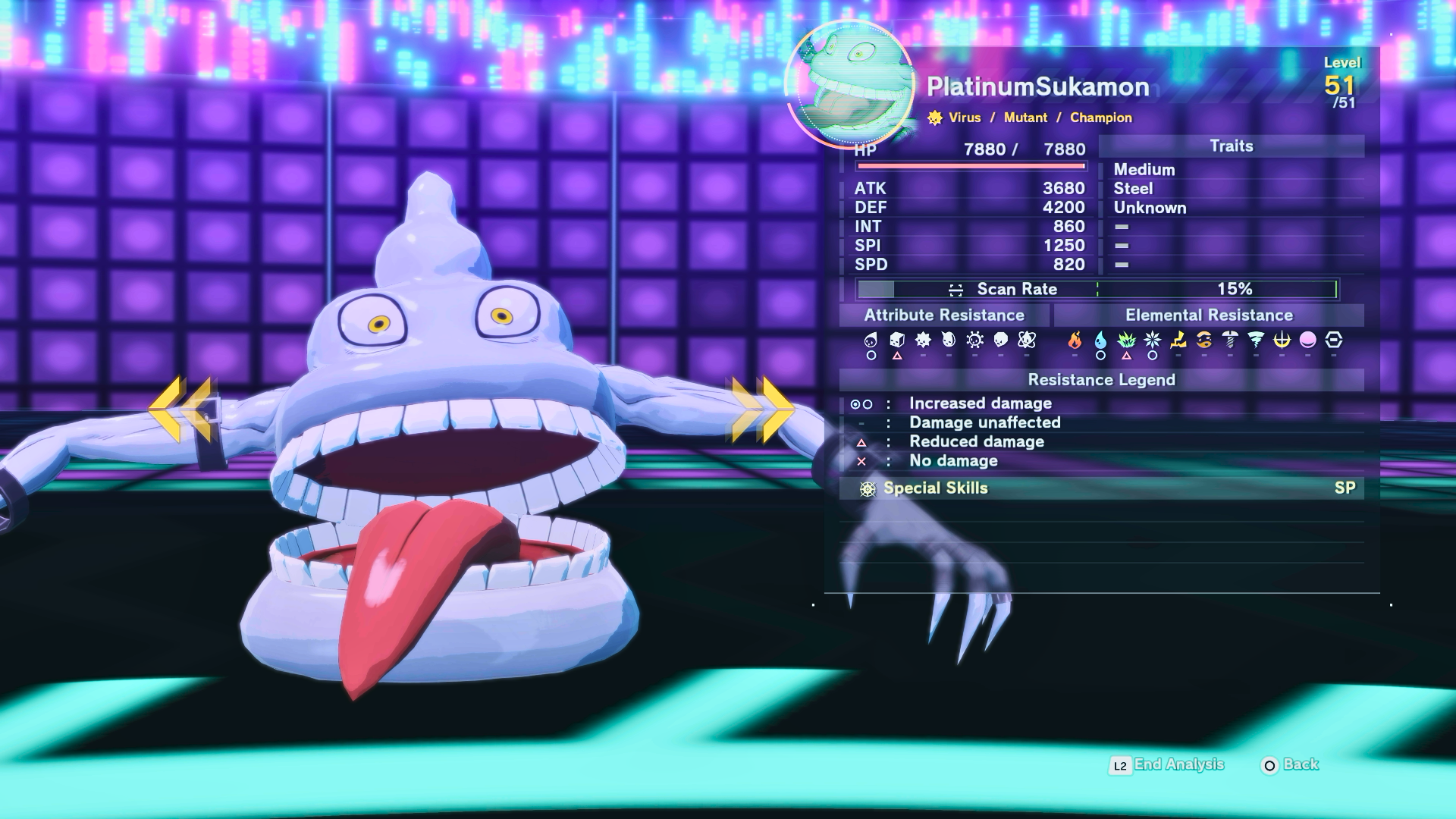
Task: Click the Resistance Legend header
Action: [x=1101, y=380]
